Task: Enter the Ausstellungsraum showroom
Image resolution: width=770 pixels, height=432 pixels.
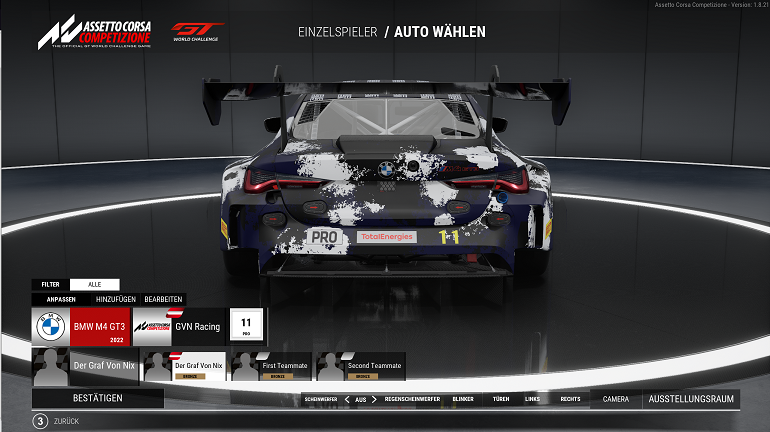Action: [691, 399]
